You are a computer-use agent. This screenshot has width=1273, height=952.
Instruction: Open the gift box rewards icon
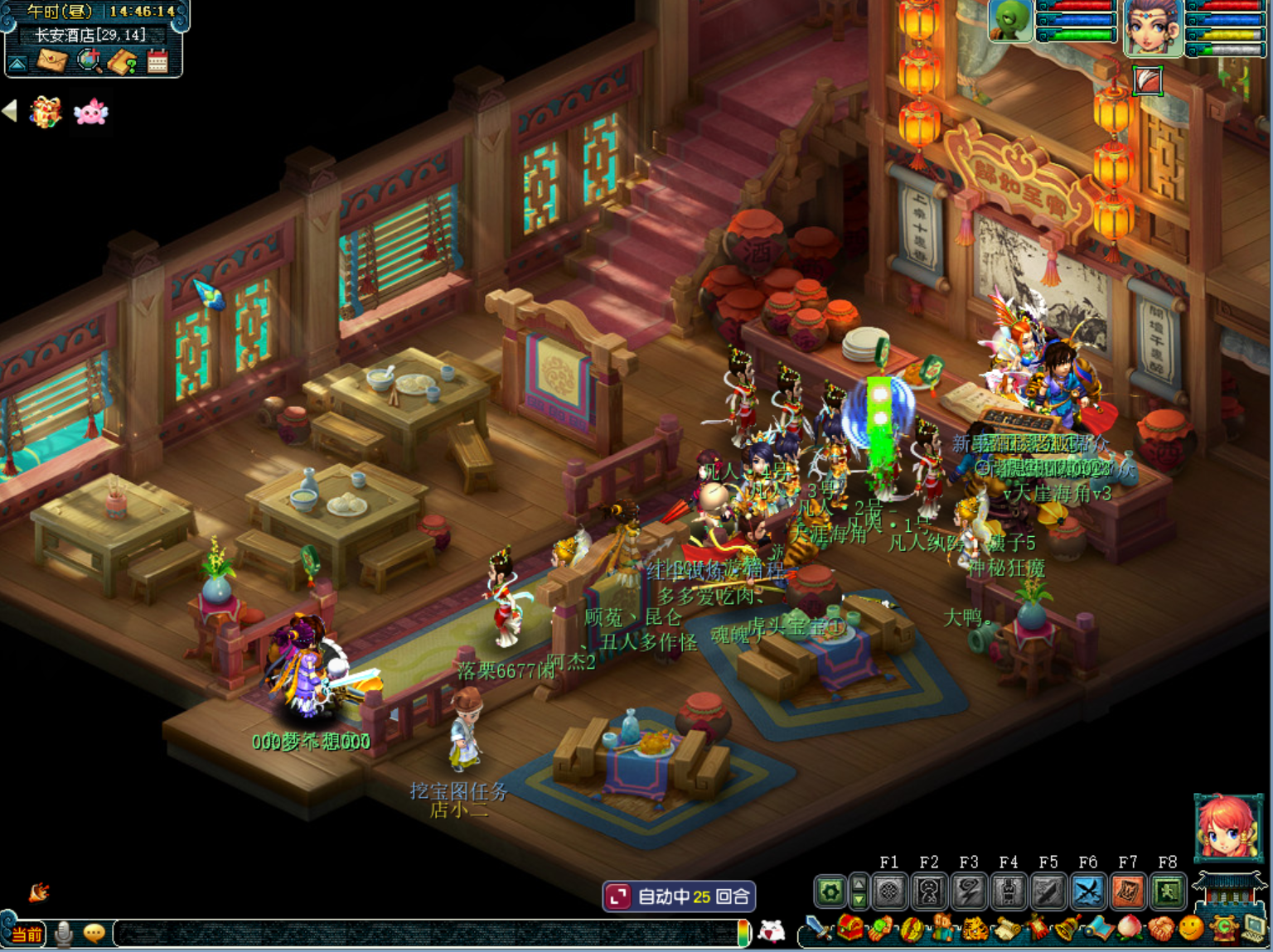[46, 112]
